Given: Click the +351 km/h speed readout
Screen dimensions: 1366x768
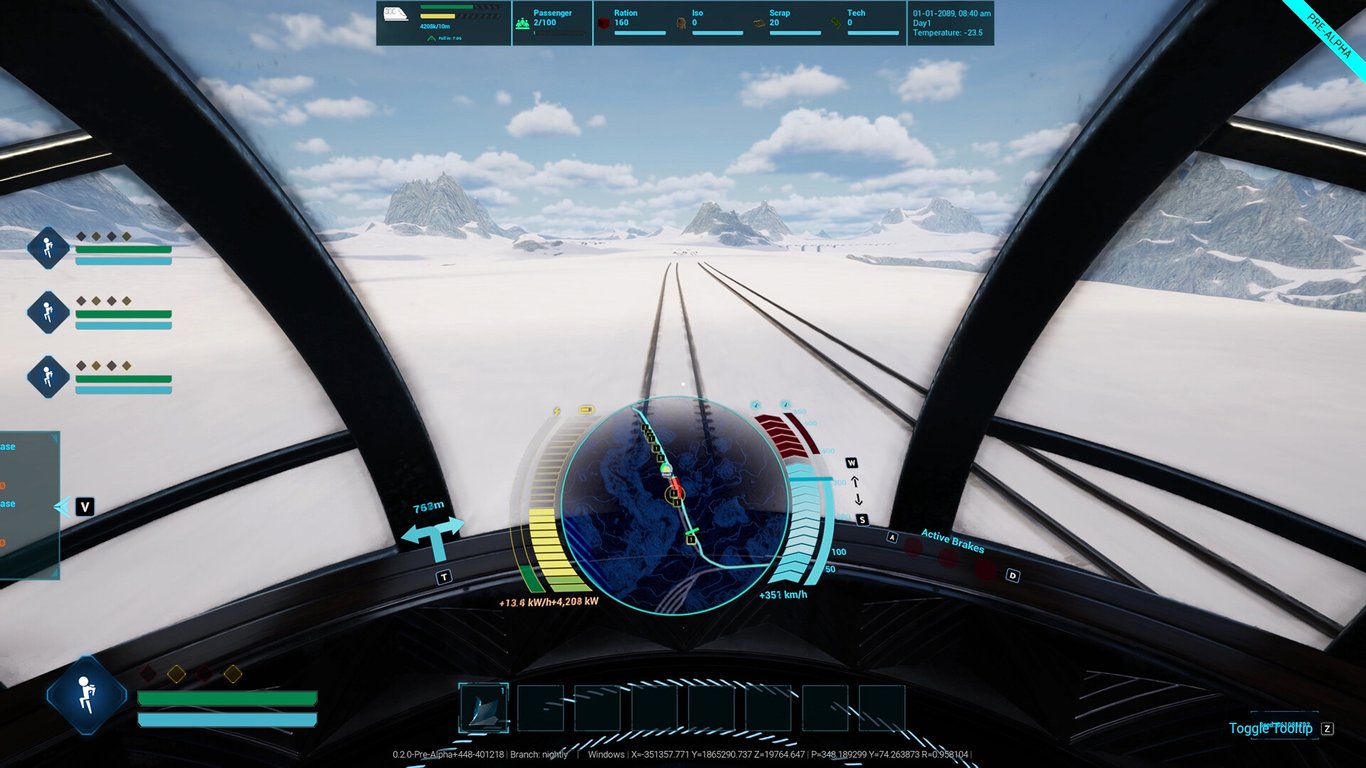Looking at the screenshot, I should pyautogui.click(x=784, y=593).
